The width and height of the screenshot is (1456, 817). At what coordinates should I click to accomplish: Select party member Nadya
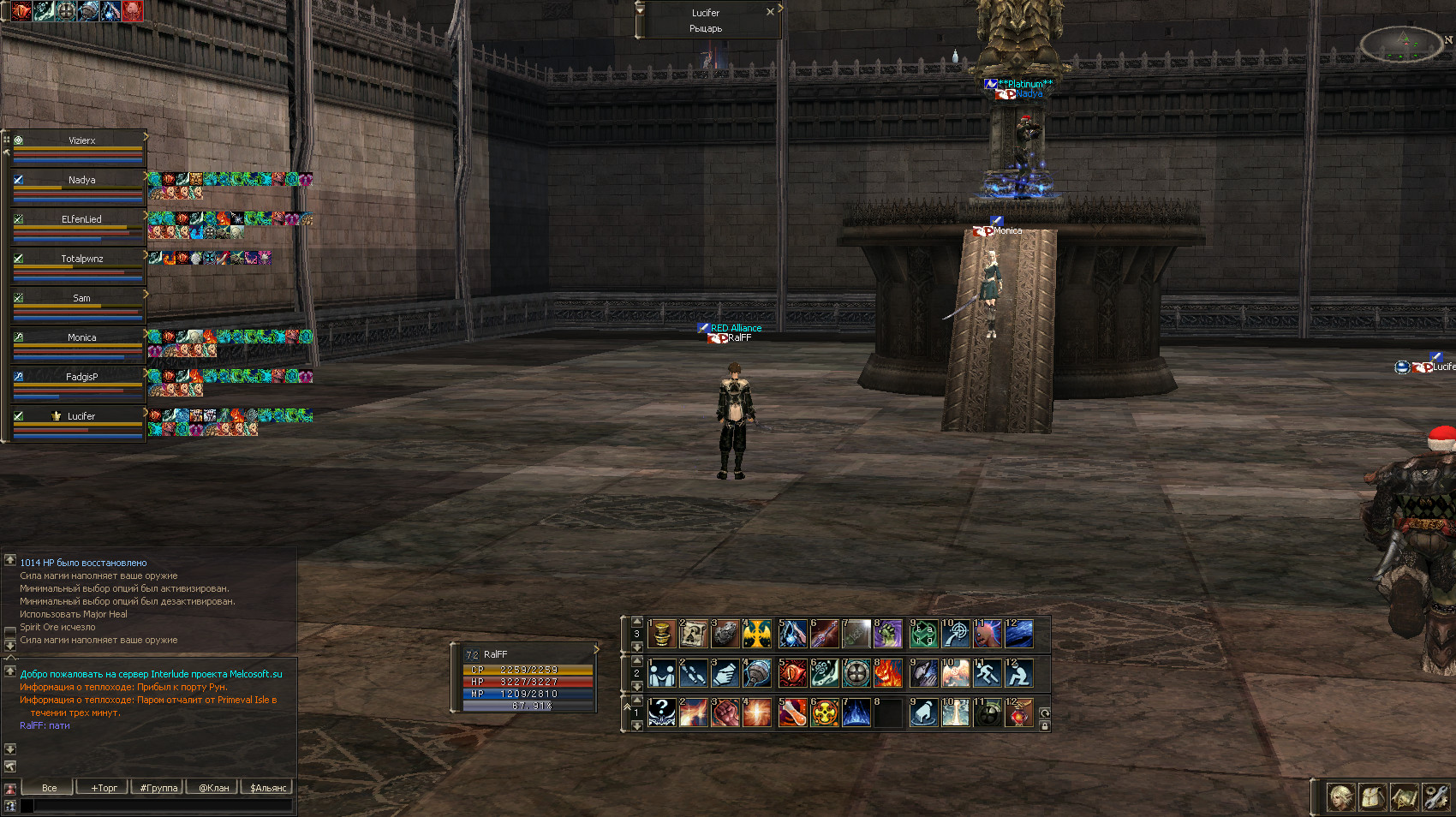click(x=81, y=181)
